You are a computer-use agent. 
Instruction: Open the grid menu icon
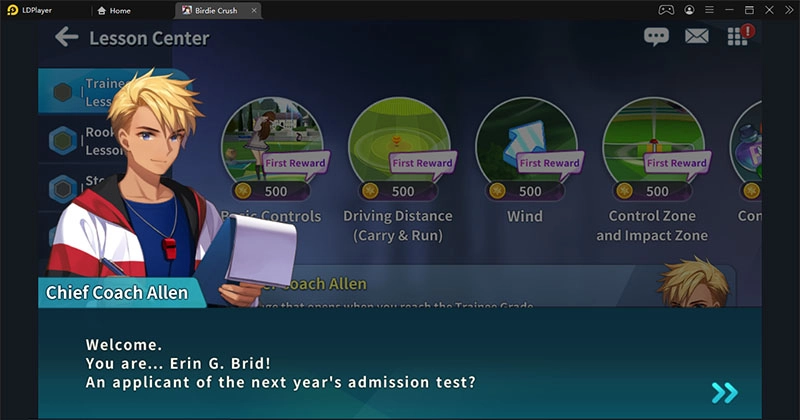737,37
